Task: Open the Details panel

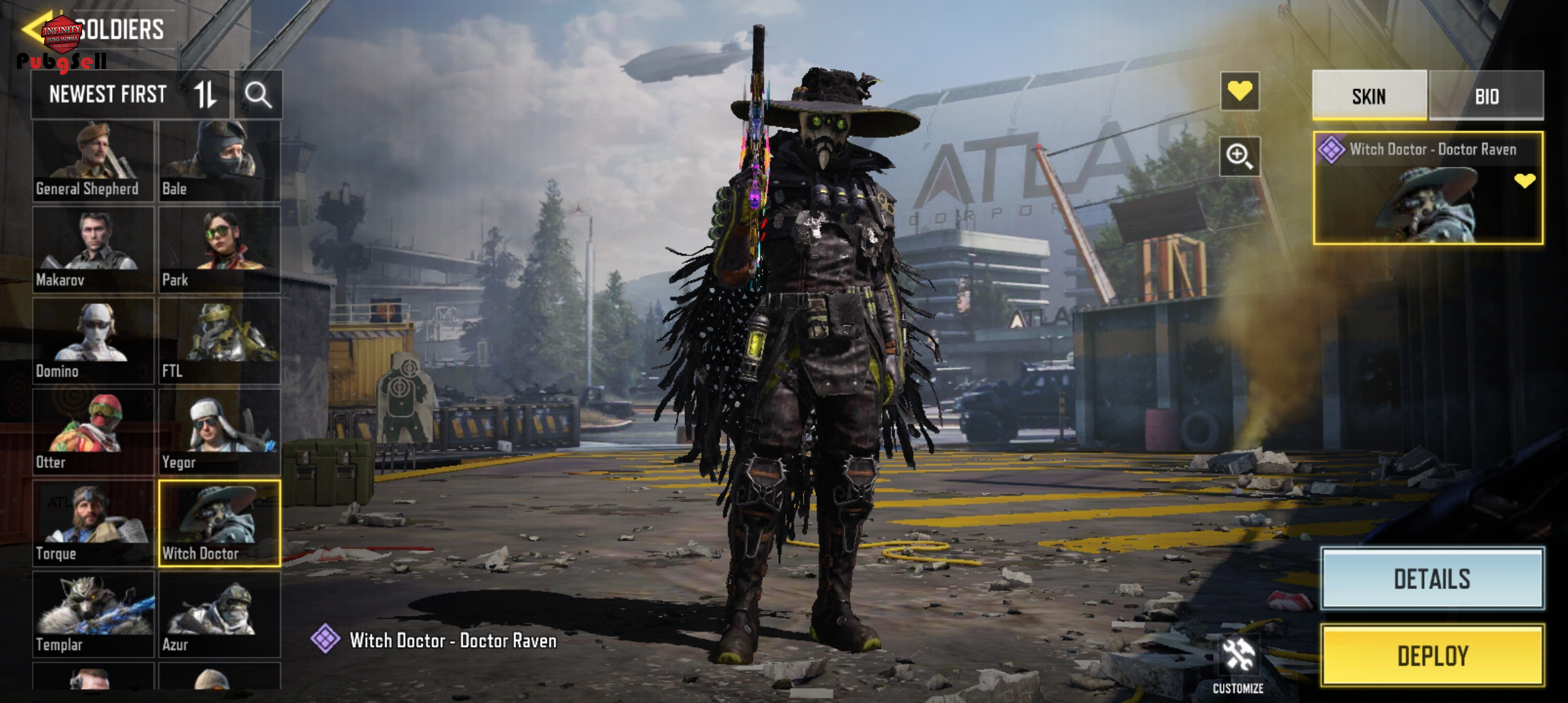Action: click(x=1432, y=579)
